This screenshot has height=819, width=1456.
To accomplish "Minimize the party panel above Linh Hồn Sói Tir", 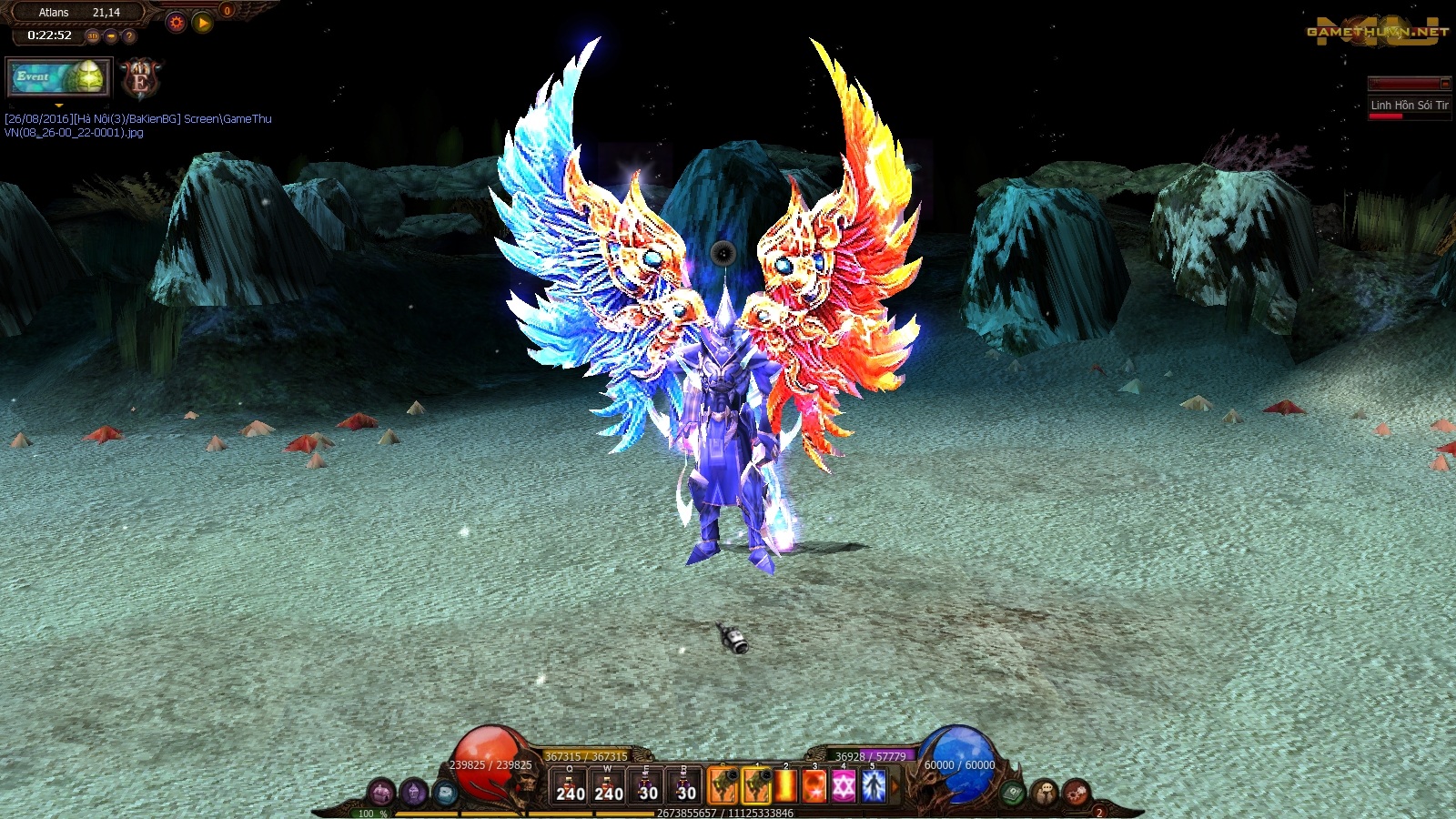I will pyautogui.click(x=1444, y=84).
